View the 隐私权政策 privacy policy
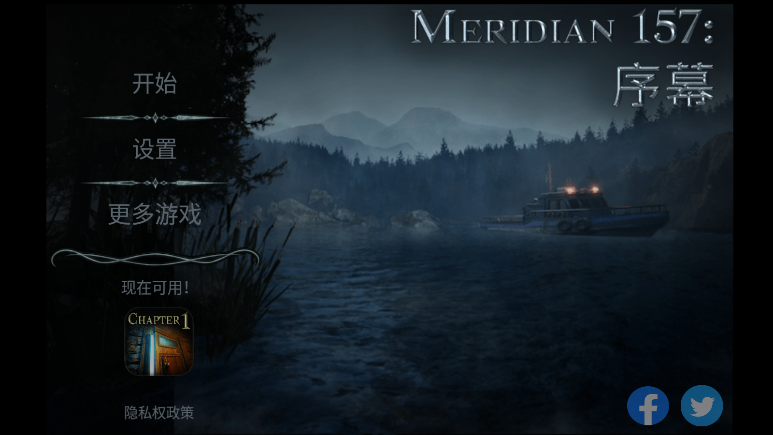 tap(158, 412)
